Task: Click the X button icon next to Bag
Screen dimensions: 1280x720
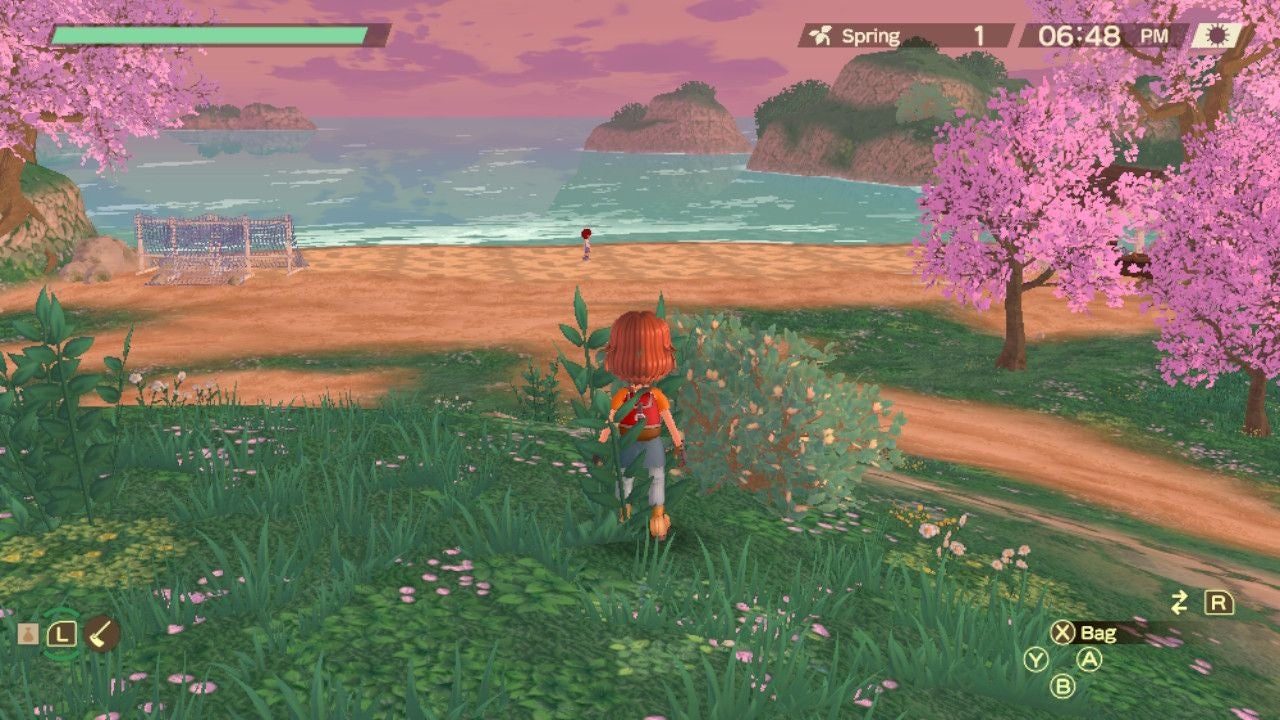Action: pos(1062,633)
